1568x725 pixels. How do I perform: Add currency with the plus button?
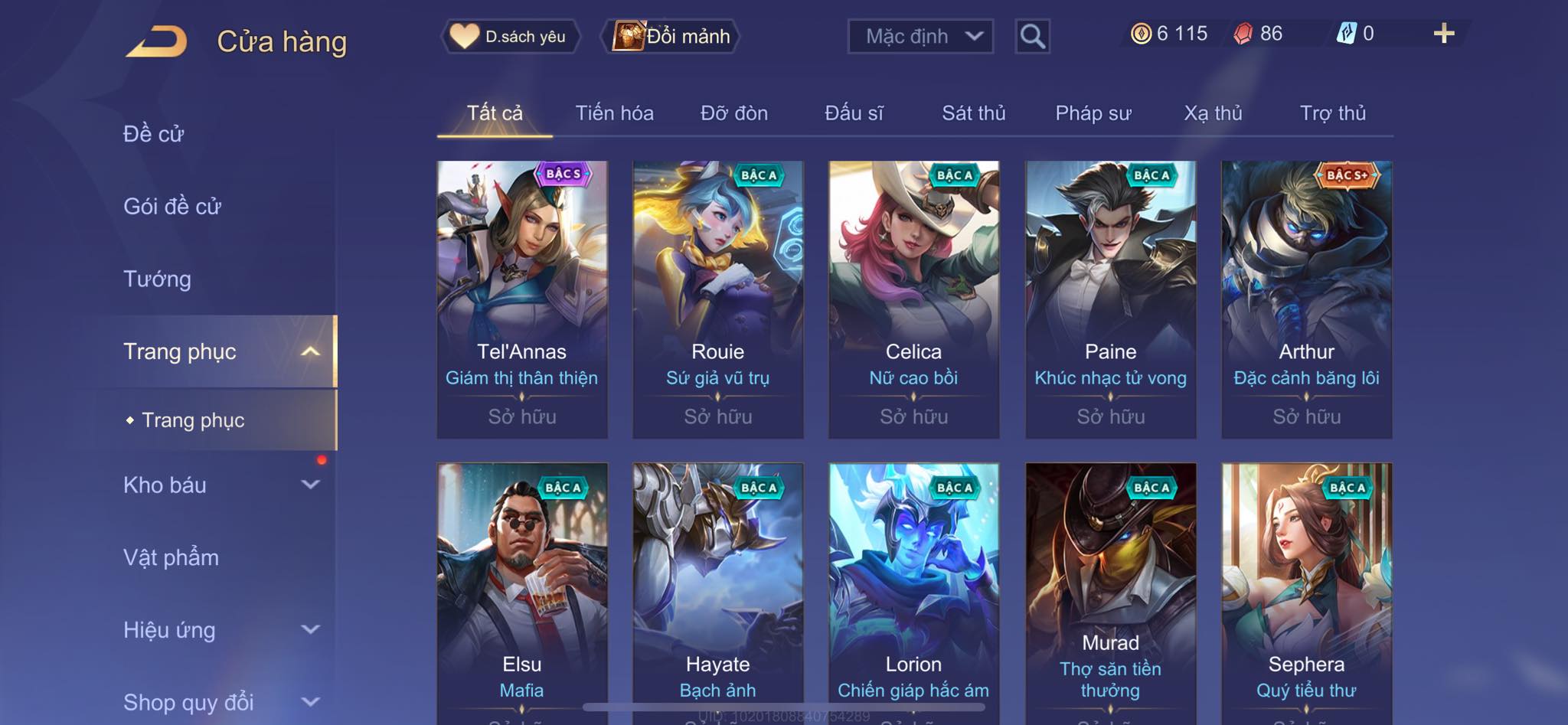(1443, 34)
